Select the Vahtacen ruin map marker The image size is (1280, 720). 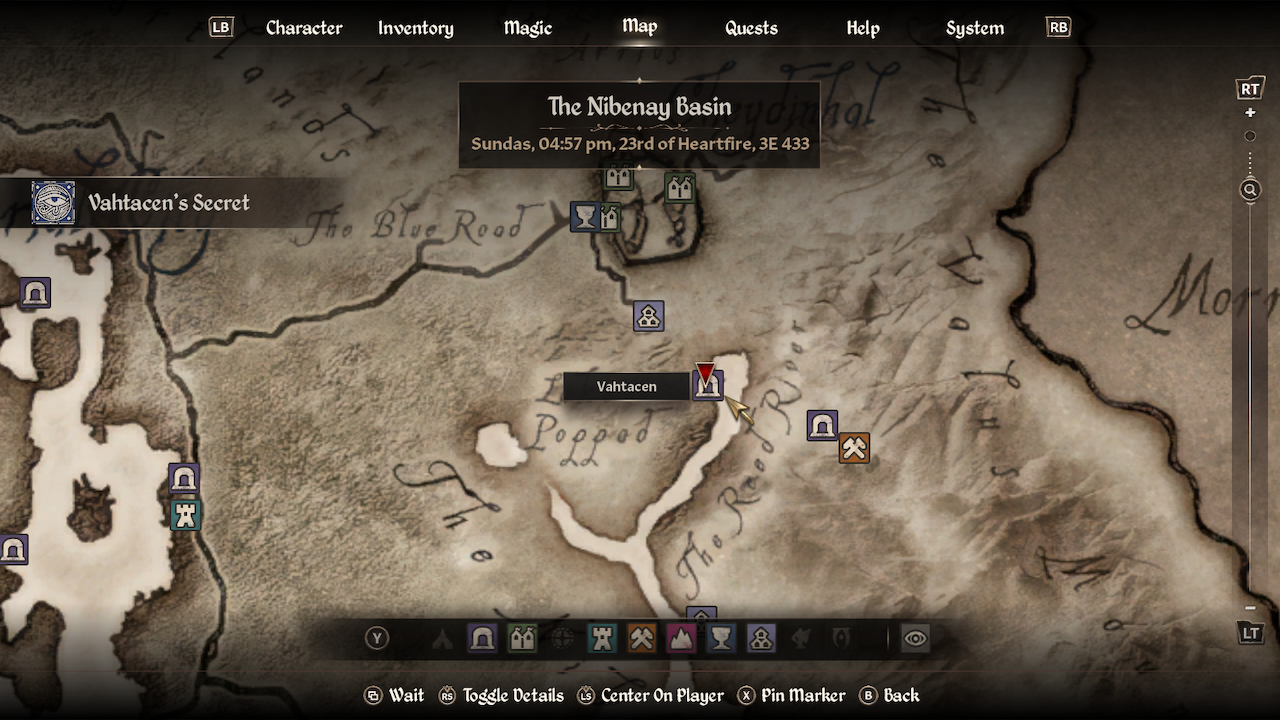coord(708,386)
